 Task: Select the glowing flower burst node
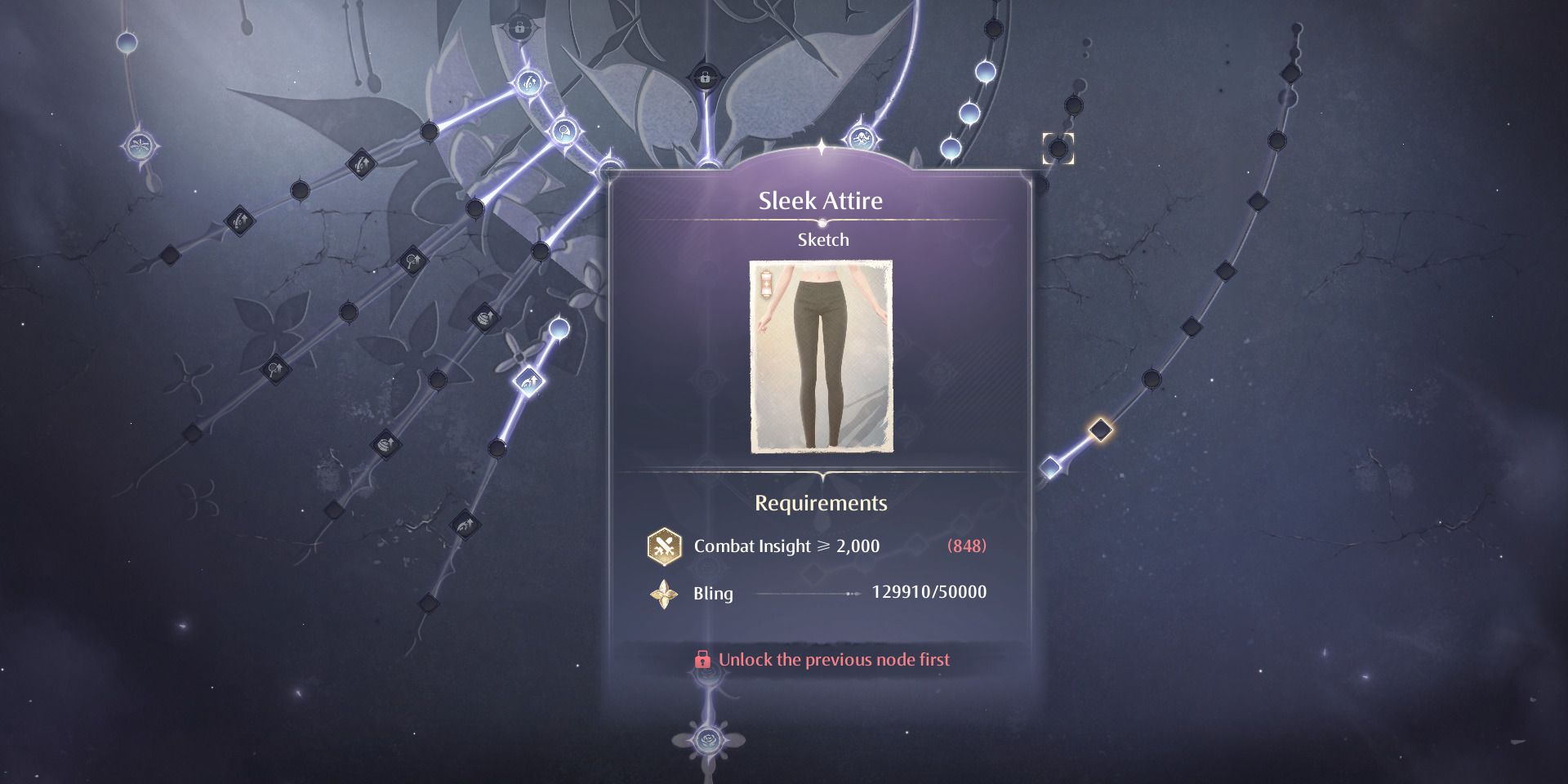[x=140, y=147]
